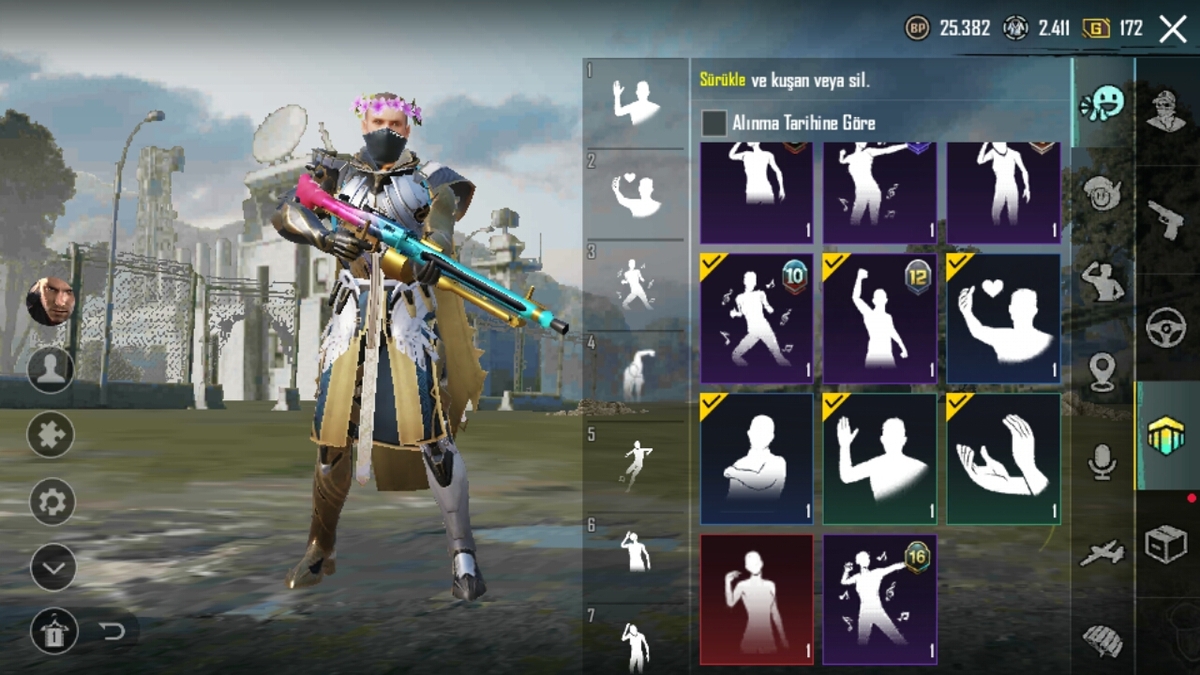This screenshot has height=675, width=1200.
Task: Pick the arms-crossed emote tile
Action: point(756,458)
